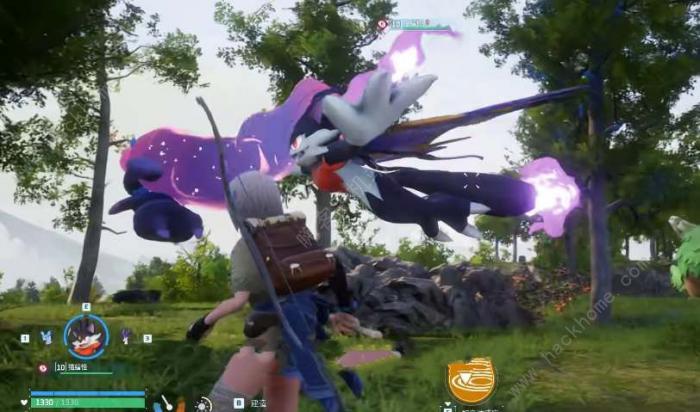Click the round gear-like icon on the bottom bar
Image resolution: width=700 pixels, height=412 pixels.
pos(204,404)
